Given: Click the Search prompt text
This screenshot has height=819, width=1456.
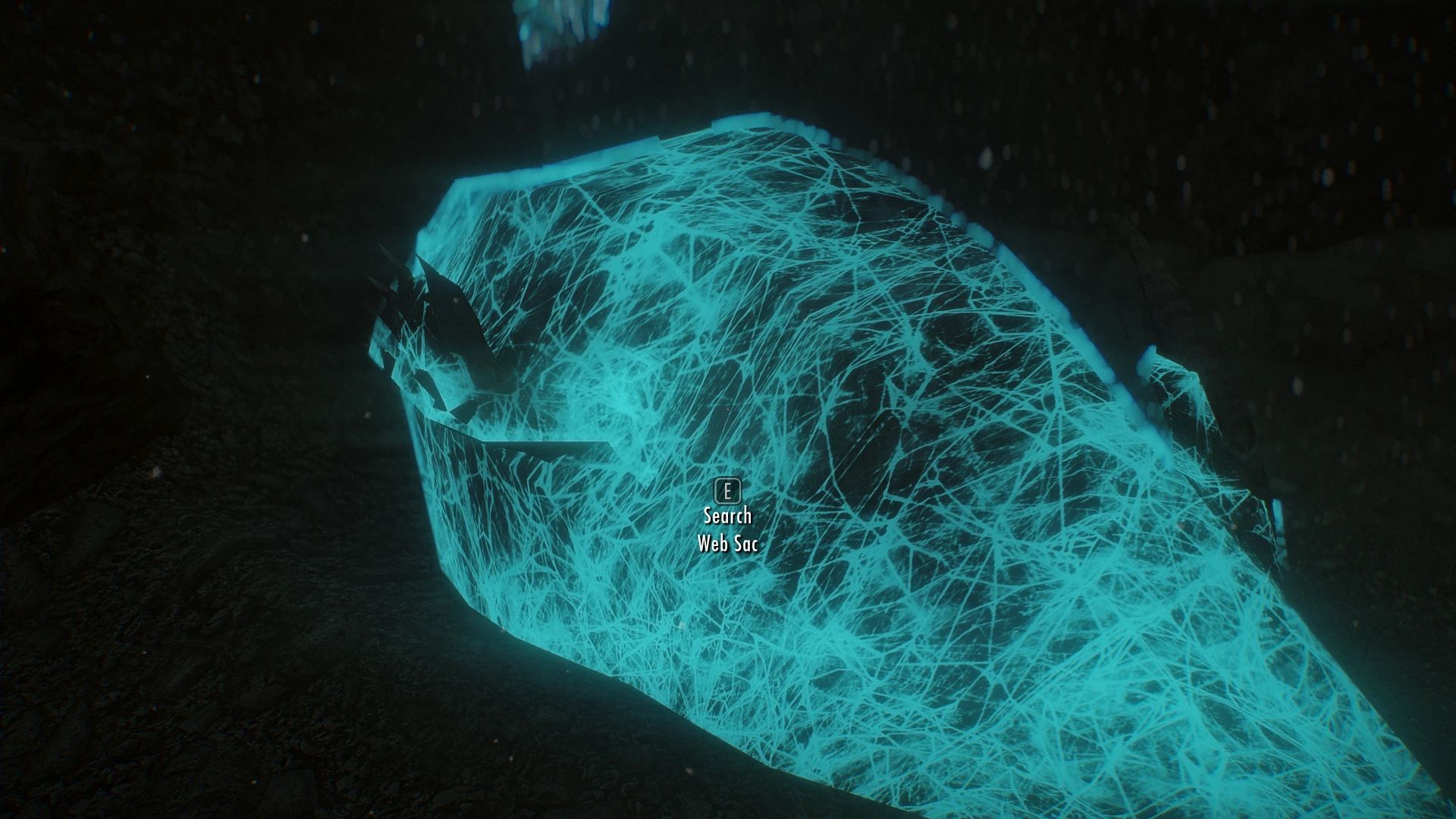Looking at the screenshot, I should pyautogui.click(x=726, y=516).
